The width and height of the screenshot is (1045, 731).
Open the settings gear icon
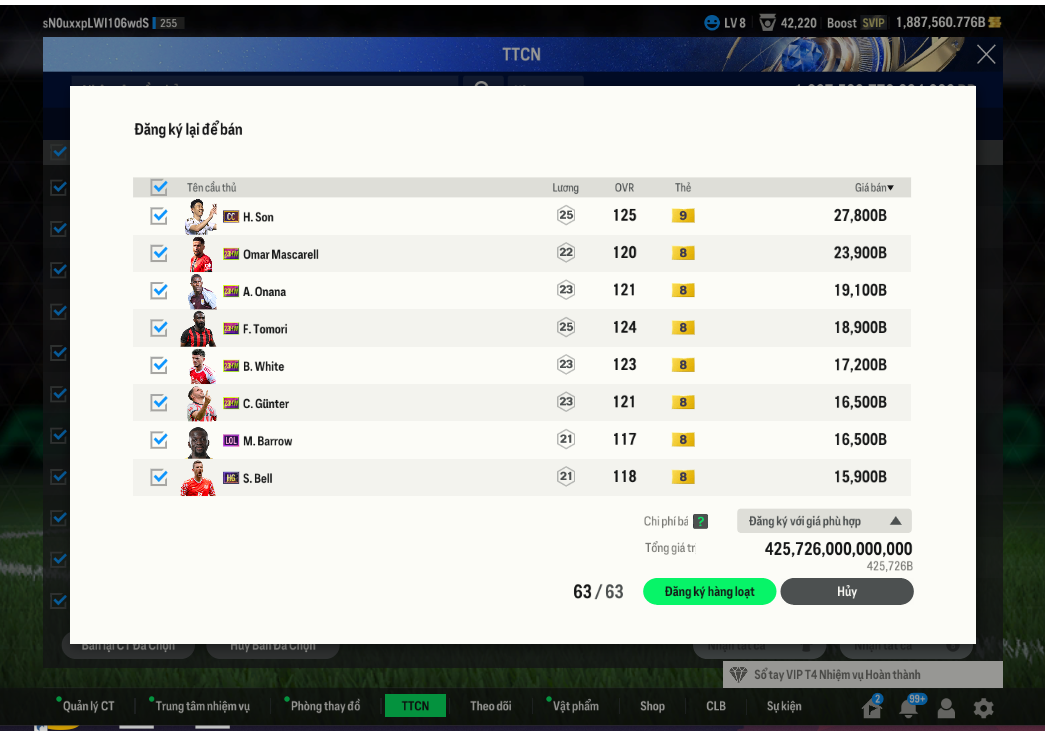tap(984, 708)
